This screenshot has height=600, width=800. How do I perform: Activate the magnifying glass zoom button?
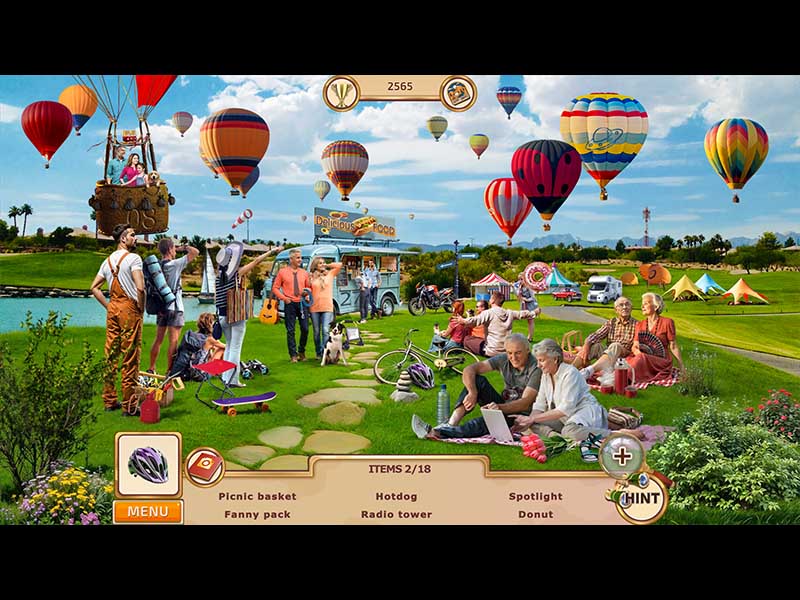point(622,456)
